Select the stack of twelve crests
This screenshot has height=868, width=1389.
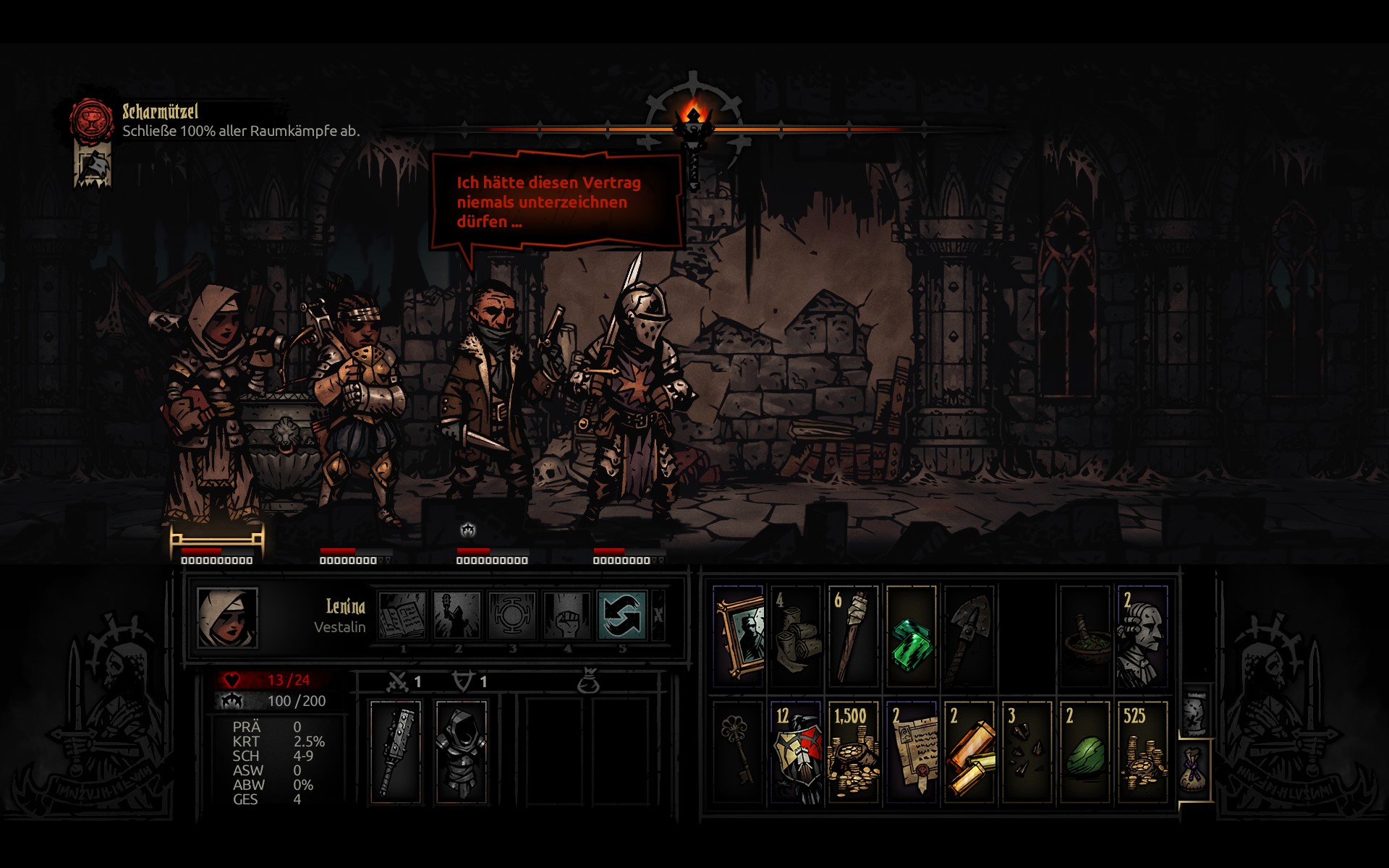point(796,751)
